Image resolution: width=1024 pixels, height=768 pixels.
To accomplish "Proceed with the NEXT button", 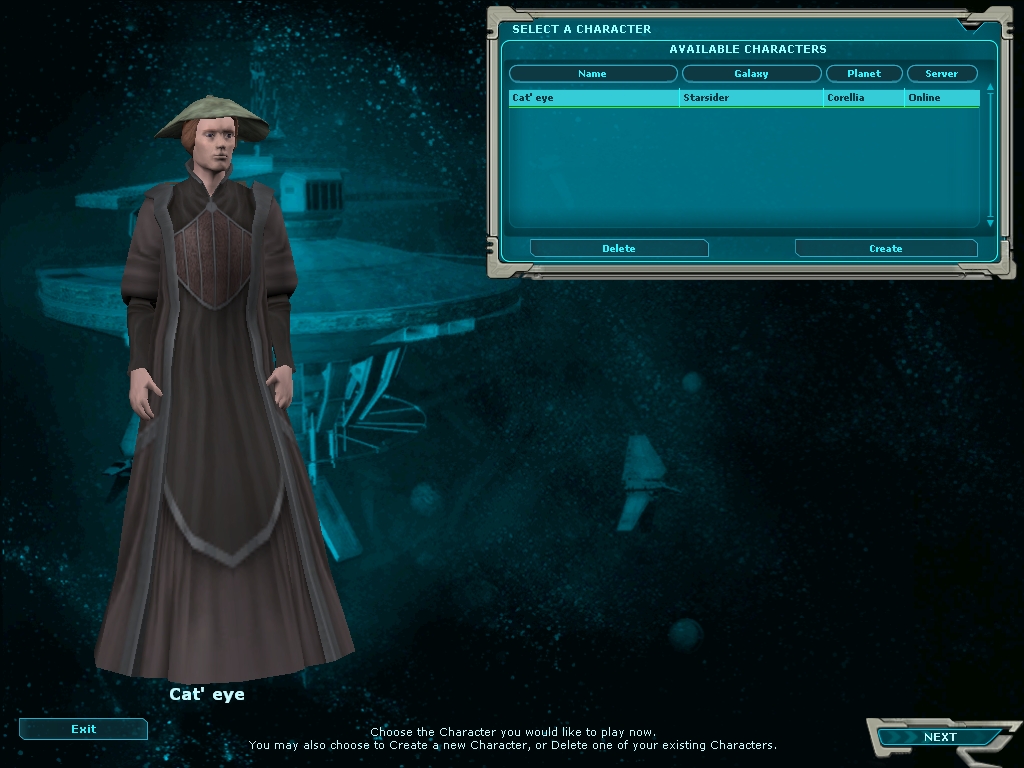I will pyautogui.click(x=939, y=737).
